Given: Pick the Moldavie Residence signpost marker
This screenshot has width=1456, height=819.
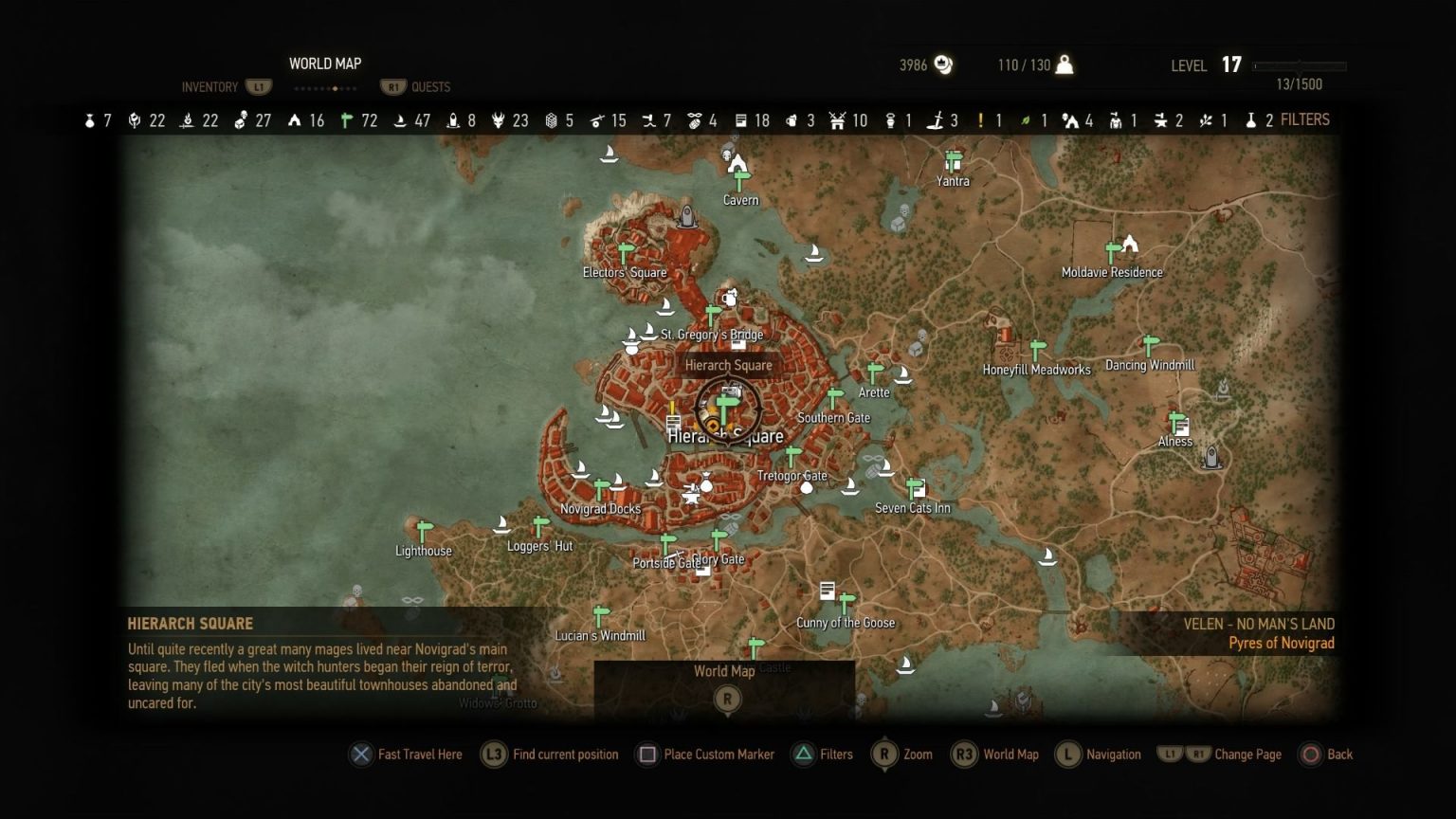Looking at the screenshot, I should [1113, 252].
